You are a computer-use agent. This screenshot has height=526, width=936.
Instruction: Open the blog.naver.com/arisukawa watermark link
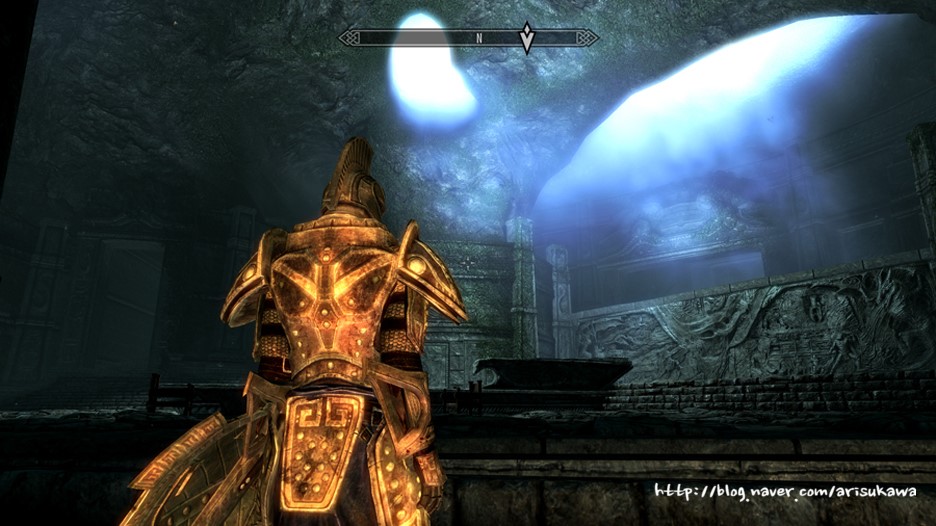(785, 492)
